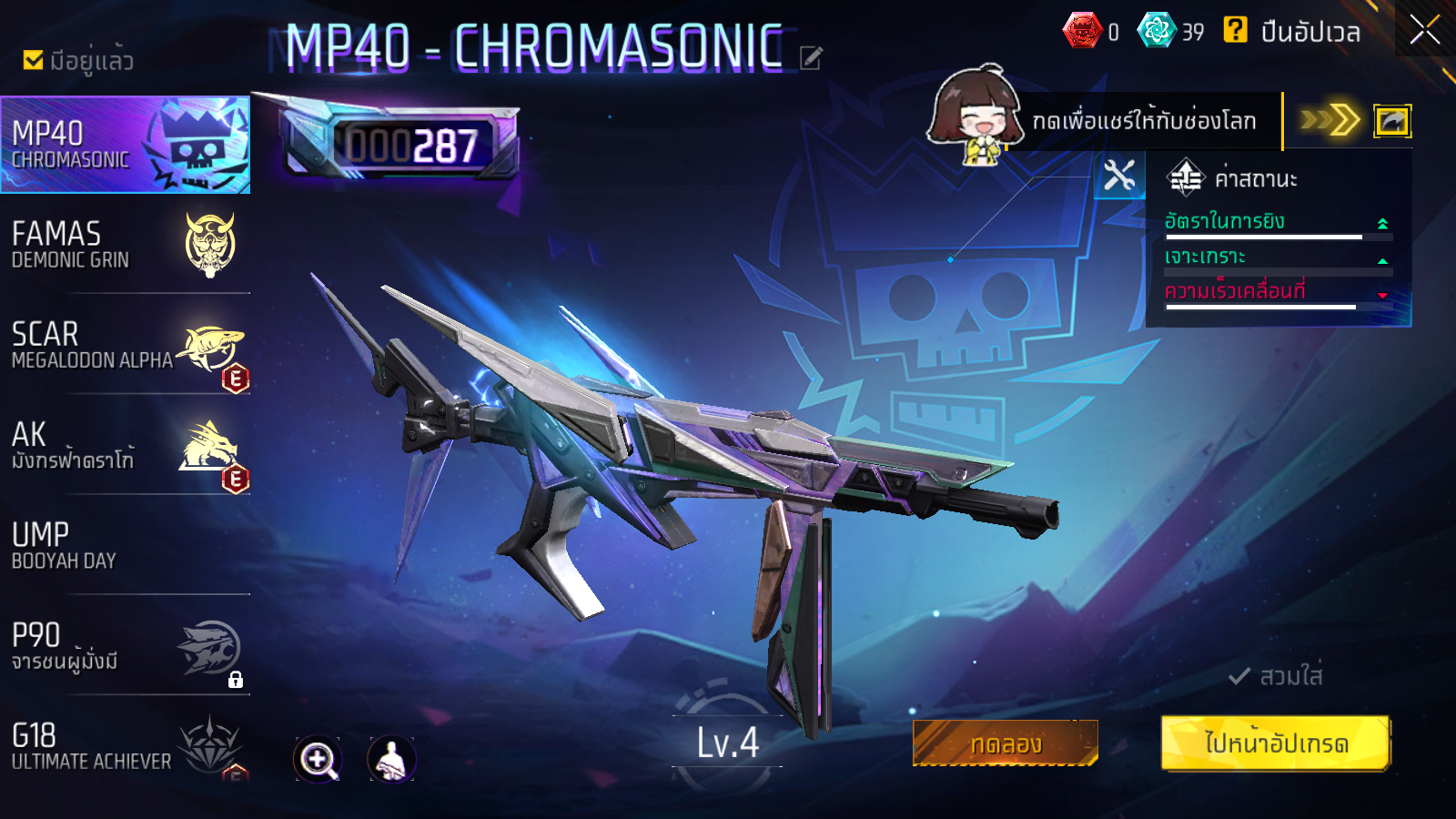The height and width of the screenshot is (819, 1456).
Task: Open the yellow question mark help
Action: coord(1235,30)
